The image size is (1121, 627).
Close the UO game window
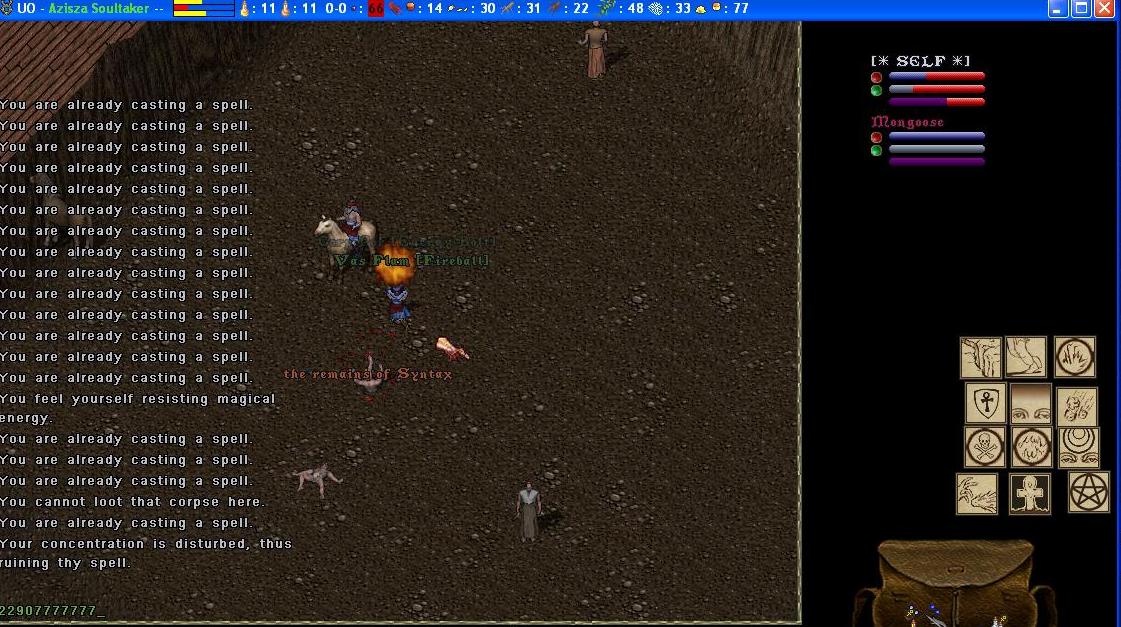(x=1104, y=9)
